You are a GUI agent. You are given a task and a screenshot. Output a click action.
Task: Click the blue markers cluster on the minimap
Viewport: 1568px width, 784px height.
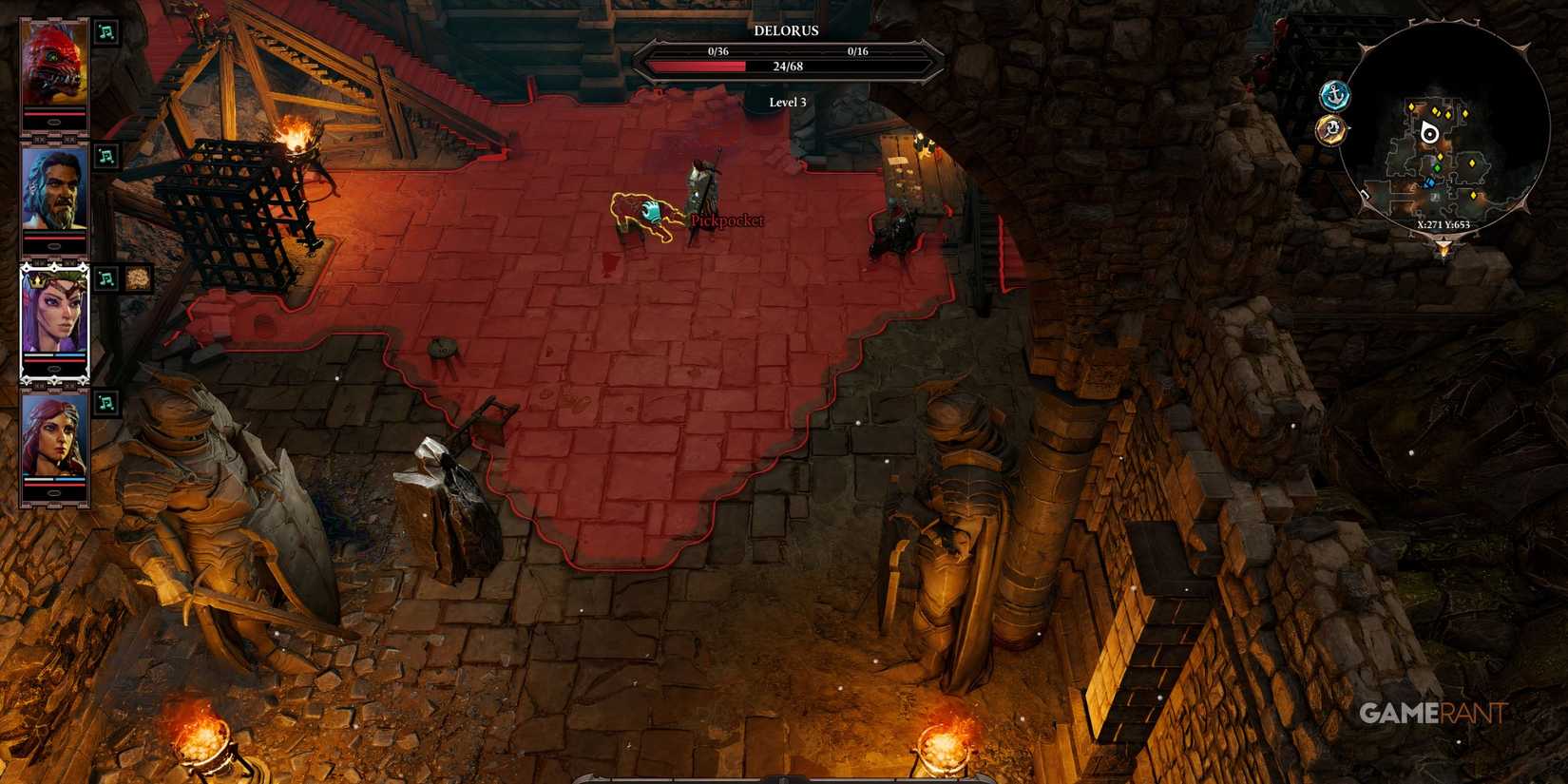pyautogui.click(x=1430, y=183)
